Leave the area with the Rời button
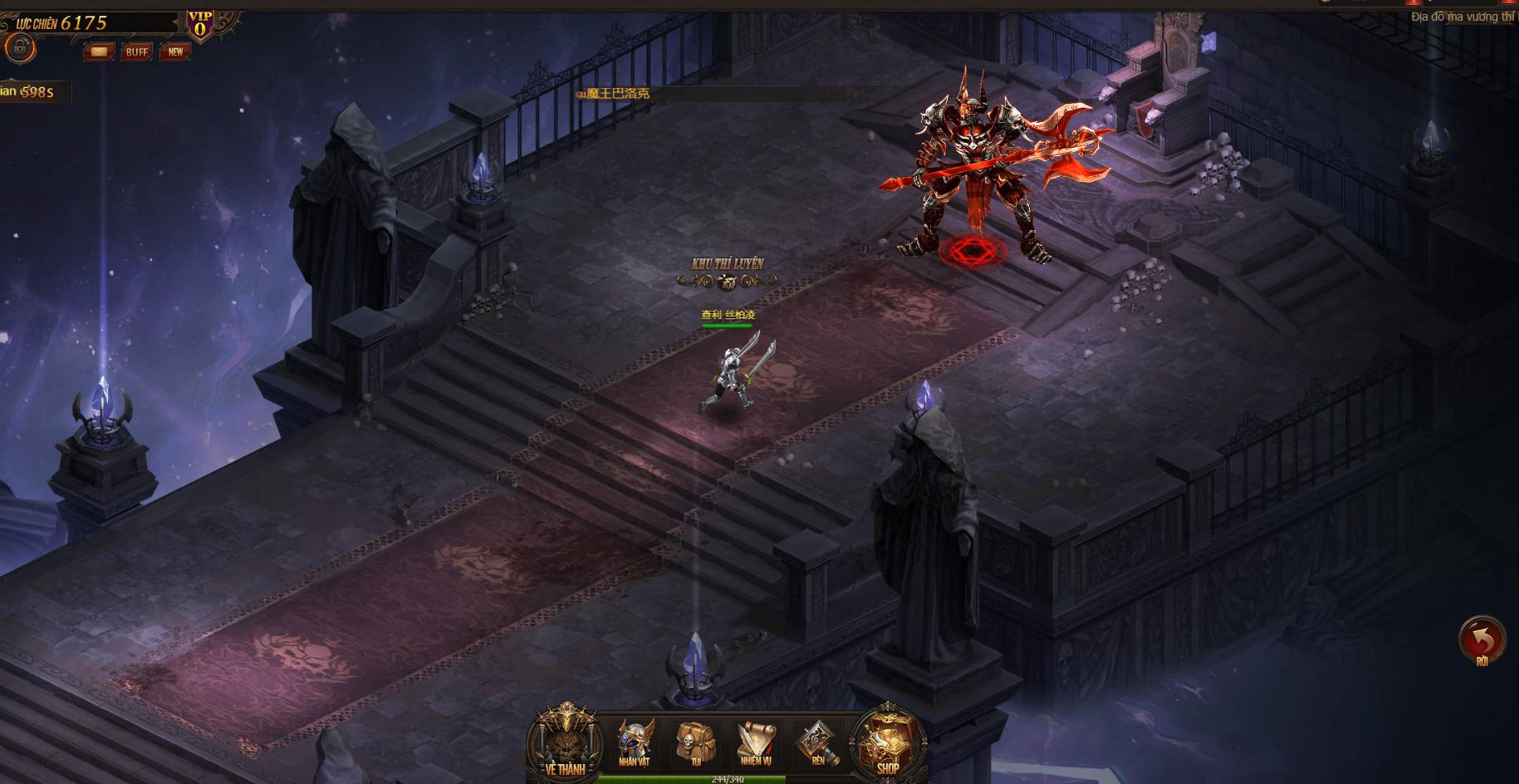 coord(1482,640)
